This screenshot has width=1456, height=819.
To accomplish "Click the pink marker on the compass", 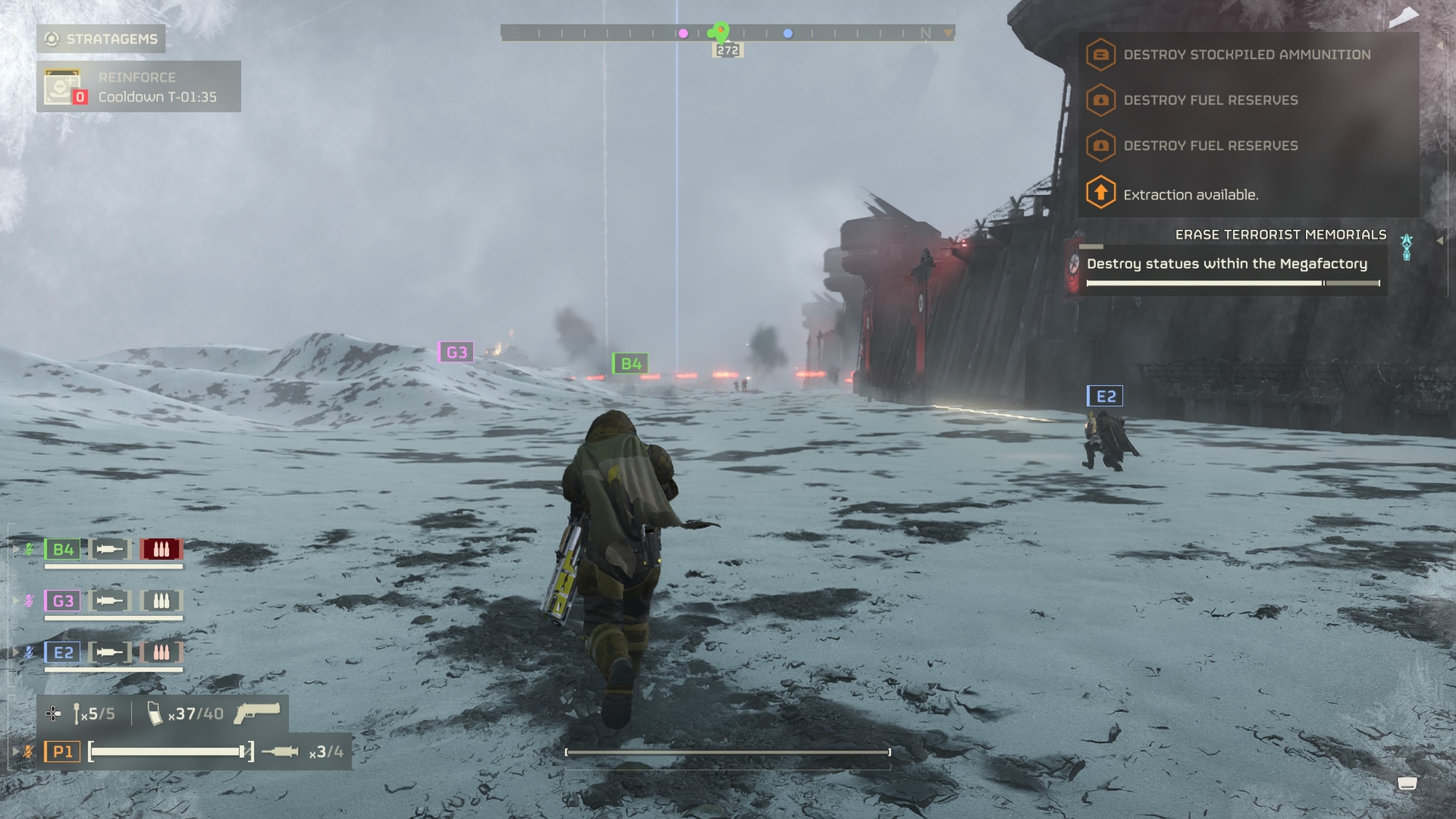I will [x=683, y=33].
